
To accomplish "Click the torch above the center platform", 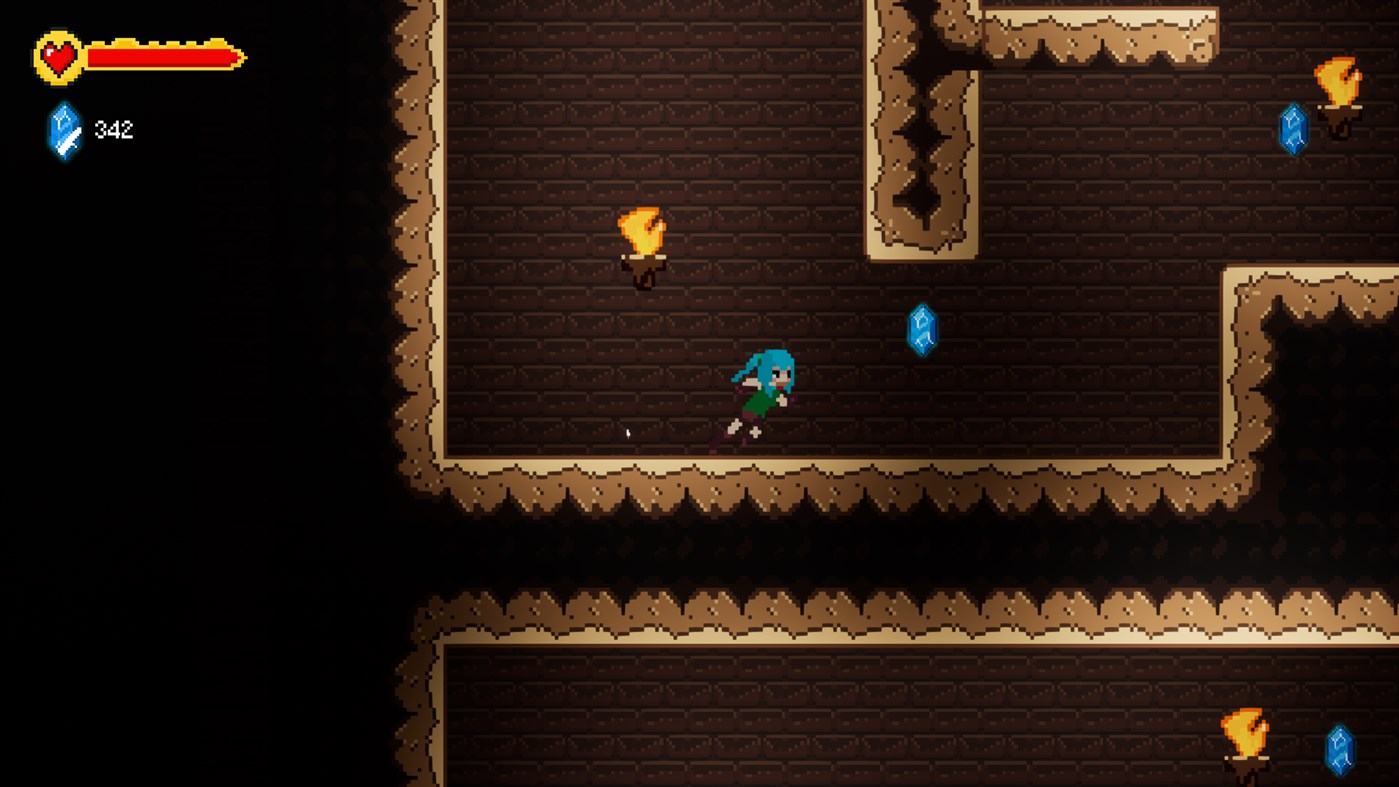I will click(x=641, y=232).
